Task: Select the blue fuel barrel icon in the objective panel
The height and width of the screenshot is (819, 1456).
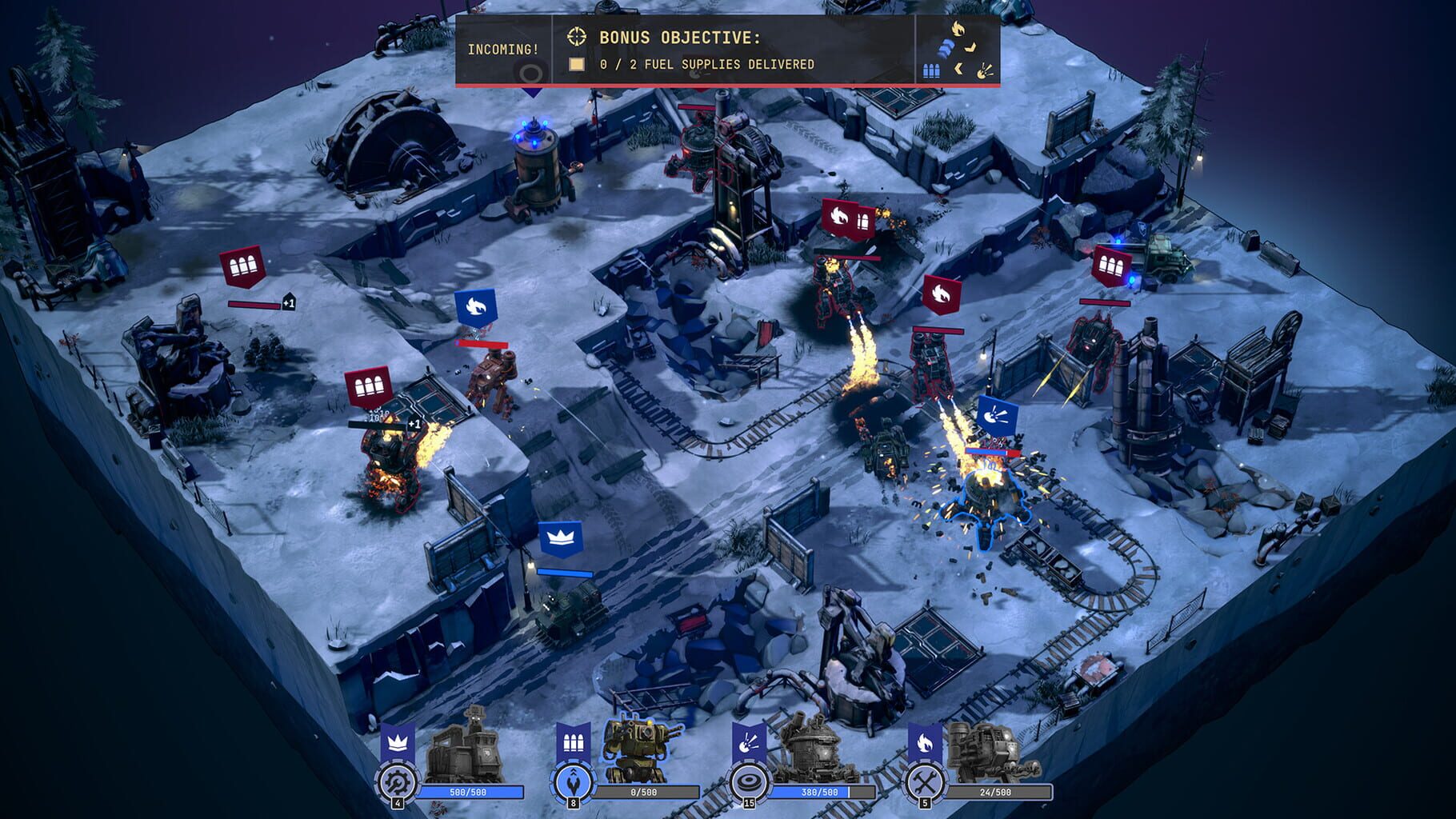Action: 945,48
